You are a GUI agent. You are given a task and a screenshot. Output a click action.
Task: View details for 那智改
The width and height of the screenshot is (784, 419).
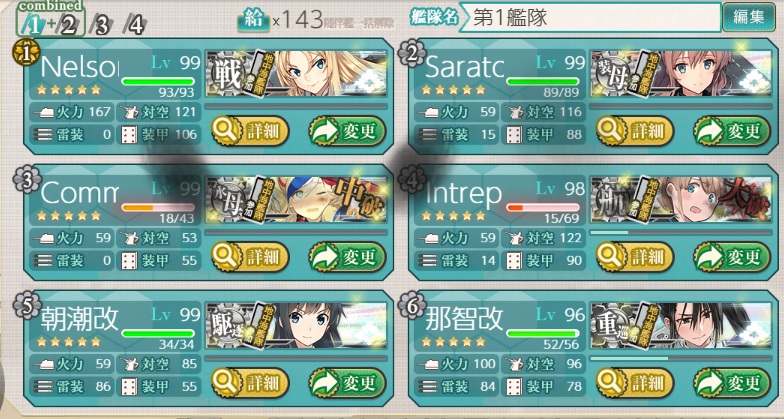[635, 383]
